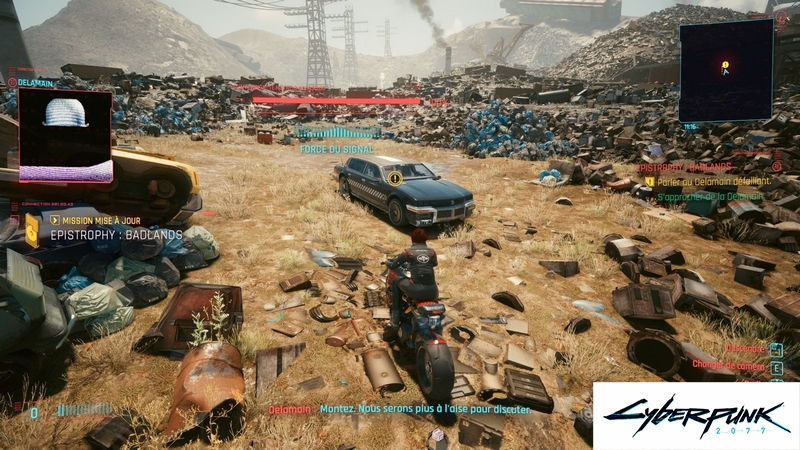Select the Delamain caller portrait
Viewport: 800px width, 450px height.
65,135
